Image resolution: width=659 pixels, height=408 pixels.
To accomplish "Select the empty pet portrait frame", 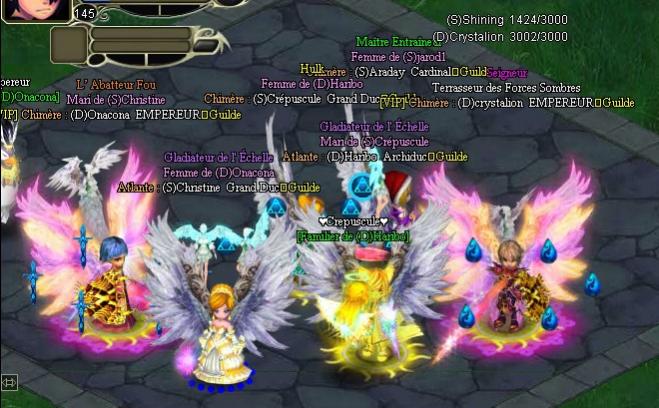I will pyautogui.click(x=68, y=43).
